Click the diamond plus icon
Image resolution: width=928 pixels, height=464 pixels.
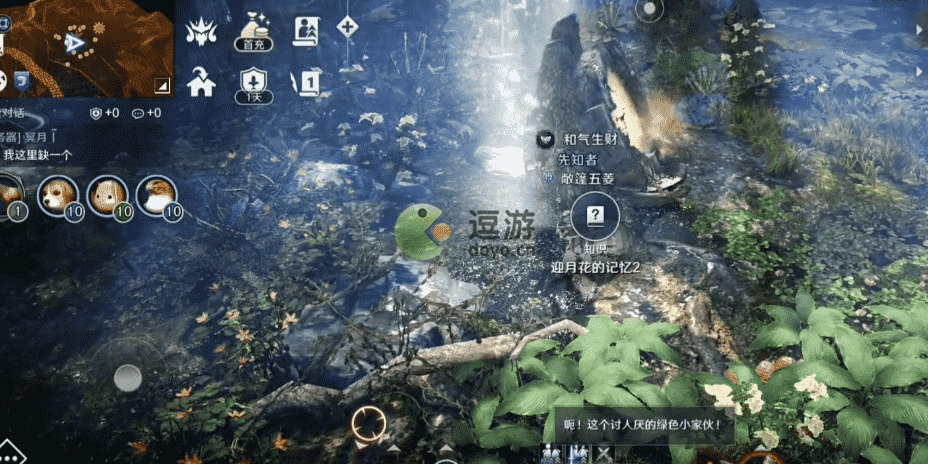pyautogui.click(x=347, y=27)
